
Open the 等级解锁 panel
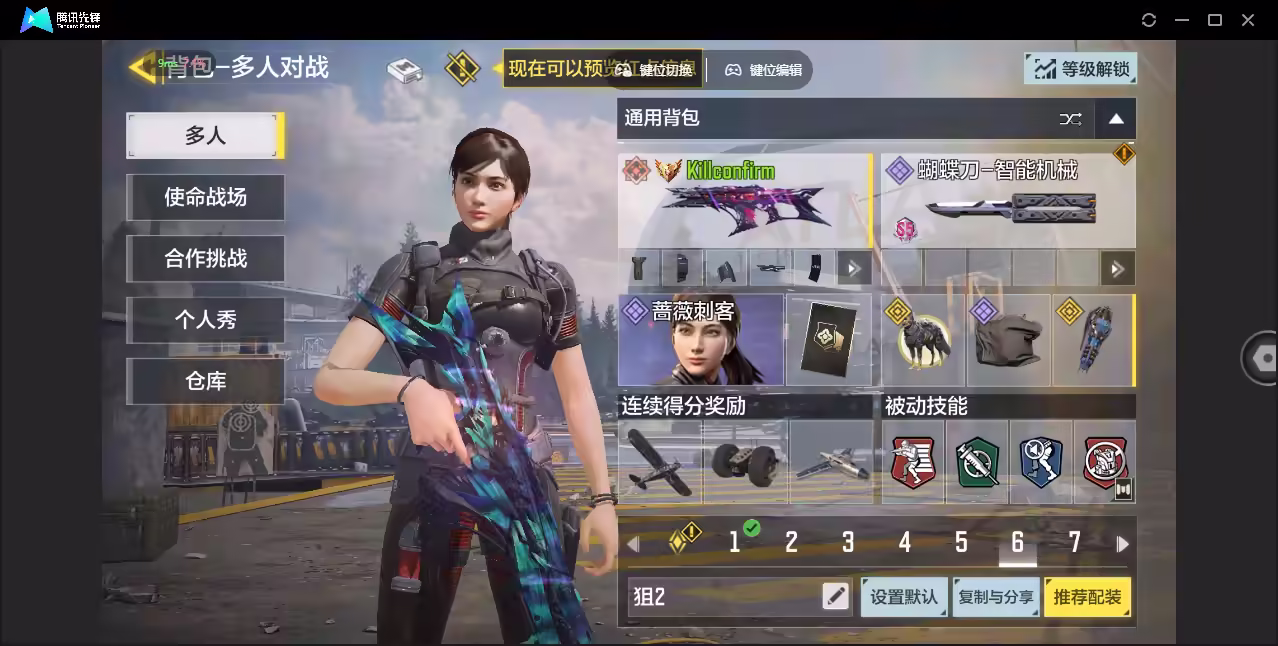[x=1081, y=69]
